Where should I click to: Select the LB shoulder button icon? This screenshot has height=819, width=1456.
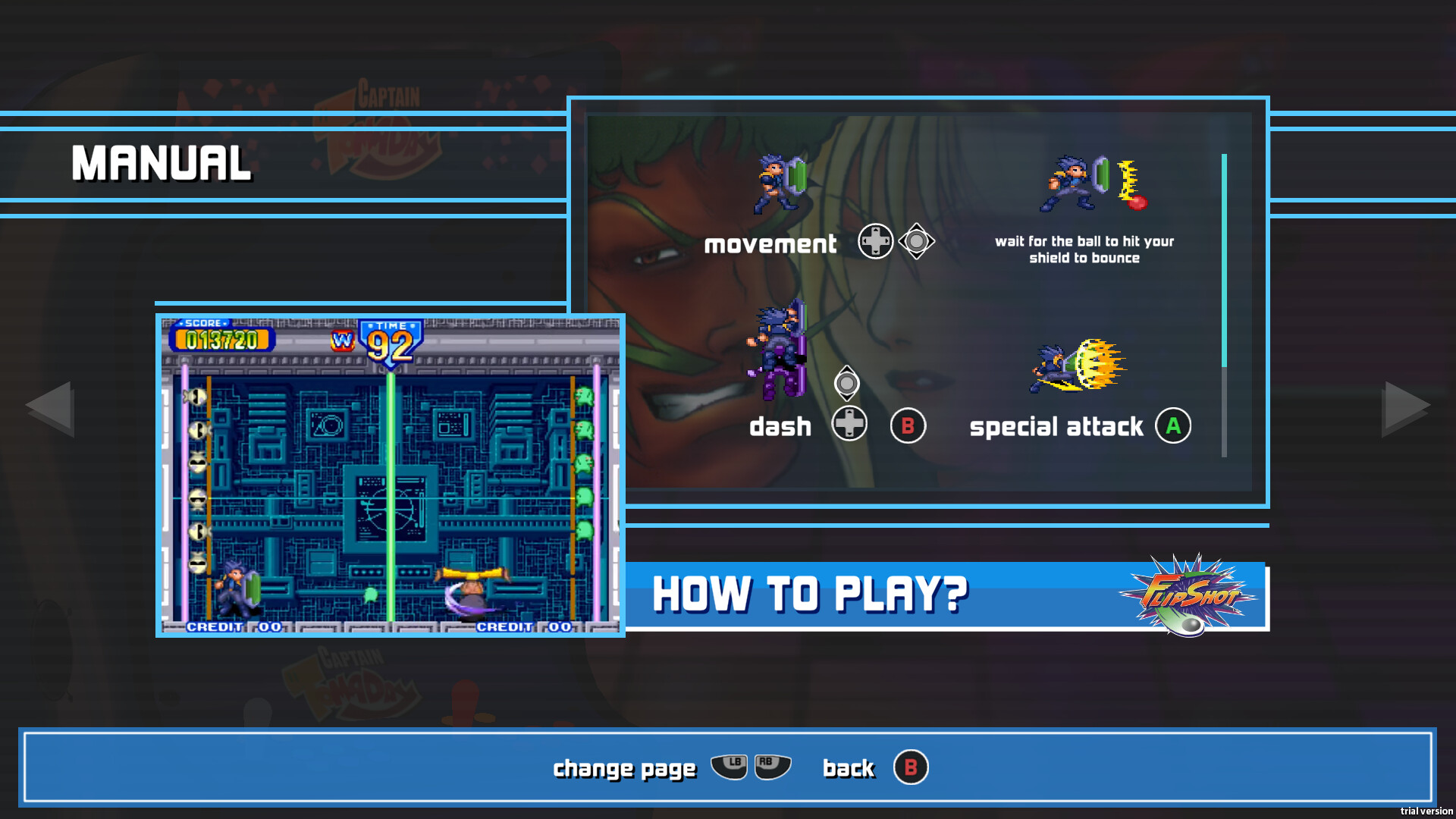tap(730, 767)
